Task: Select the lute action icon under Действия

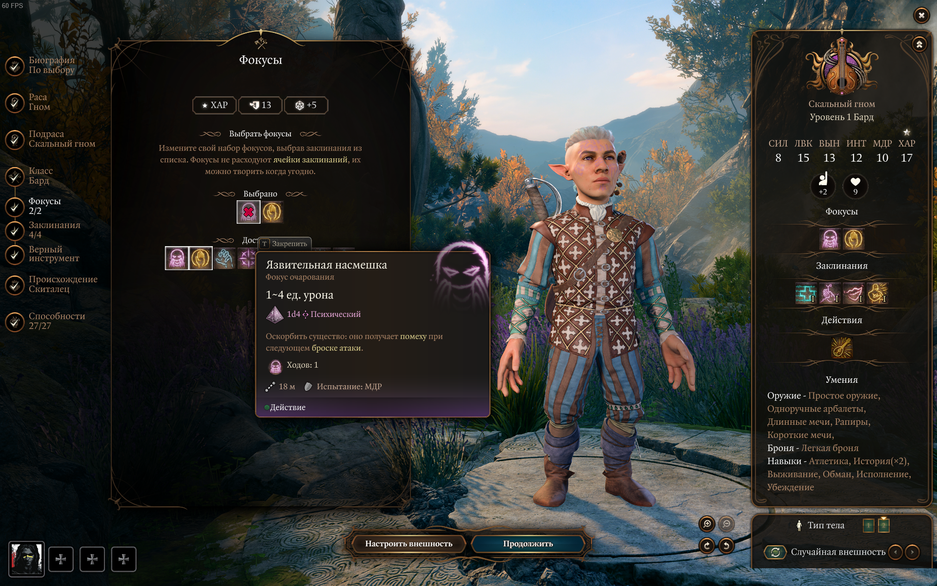Action: pyautogui.click(x=842, y=348)
